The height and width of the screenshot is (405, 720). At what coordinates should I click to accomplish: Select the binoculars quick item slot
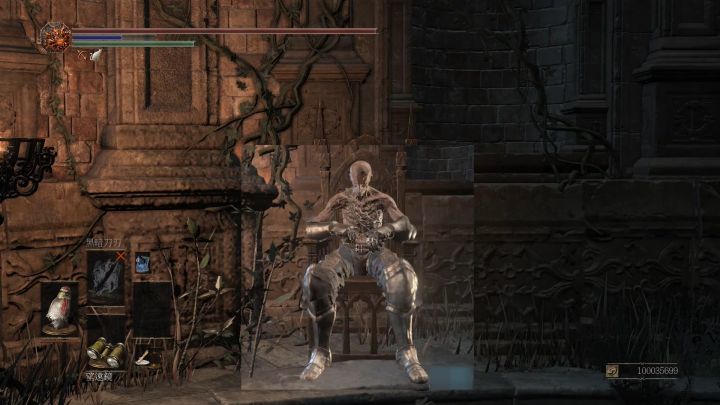[x=105, y=351]
